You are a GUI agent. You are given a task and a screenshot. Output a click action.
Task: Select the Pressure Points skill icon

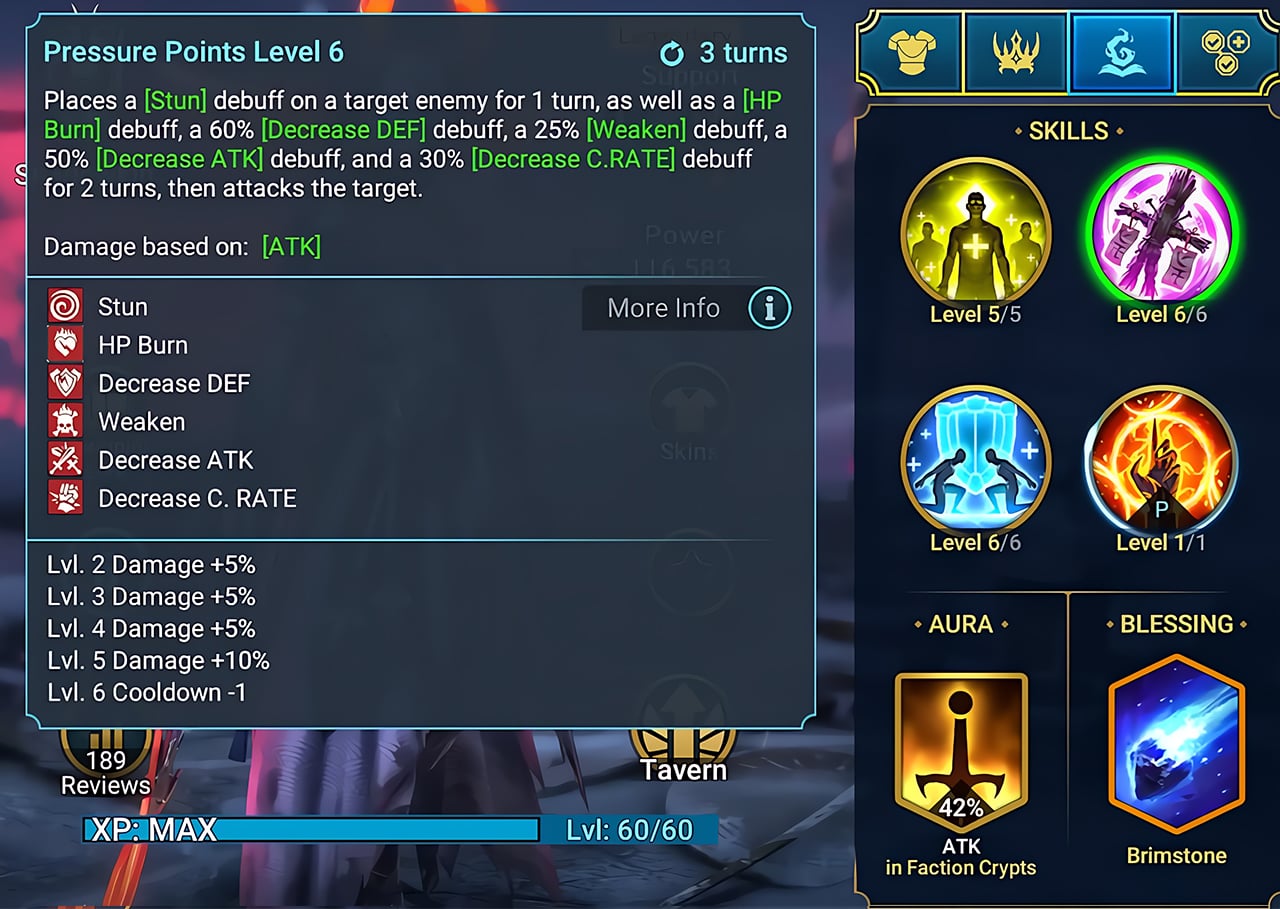pyautogui.click(x=1163, y=232)
